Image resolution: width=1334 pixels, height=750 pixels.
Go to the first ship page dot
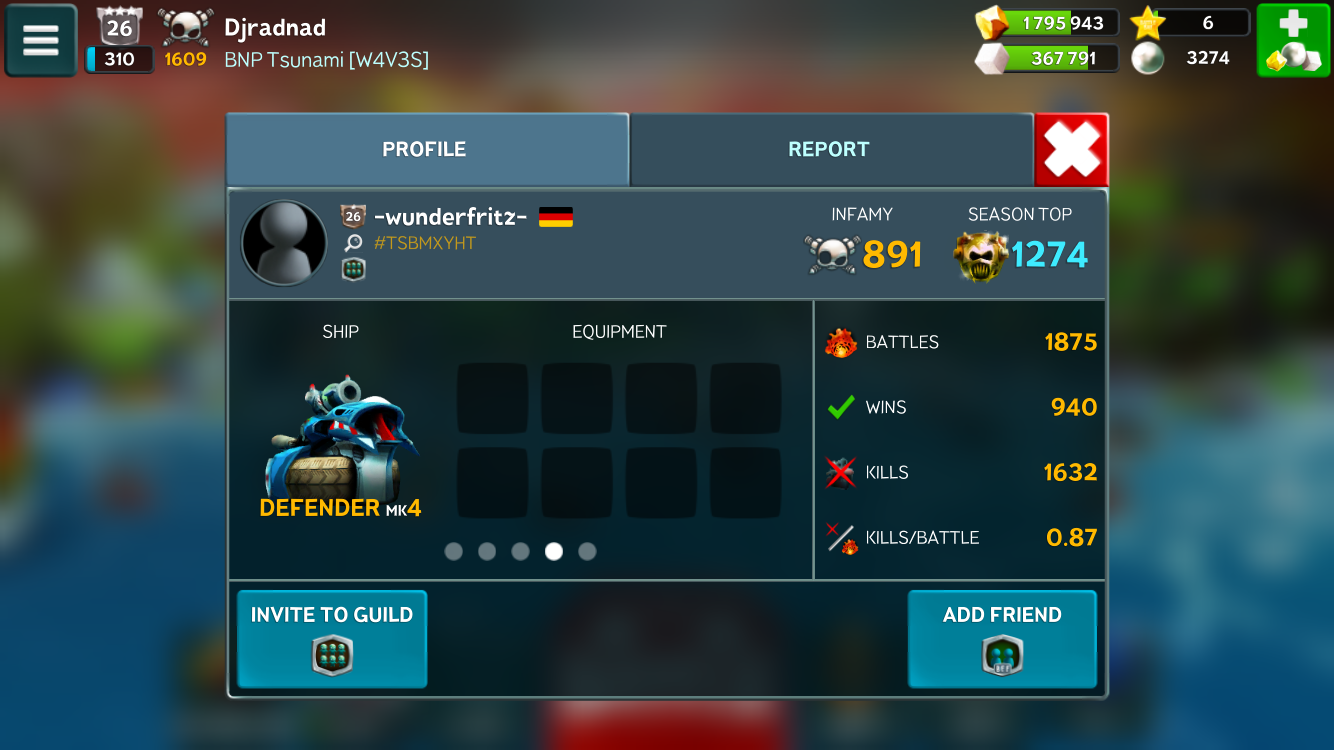454,551
